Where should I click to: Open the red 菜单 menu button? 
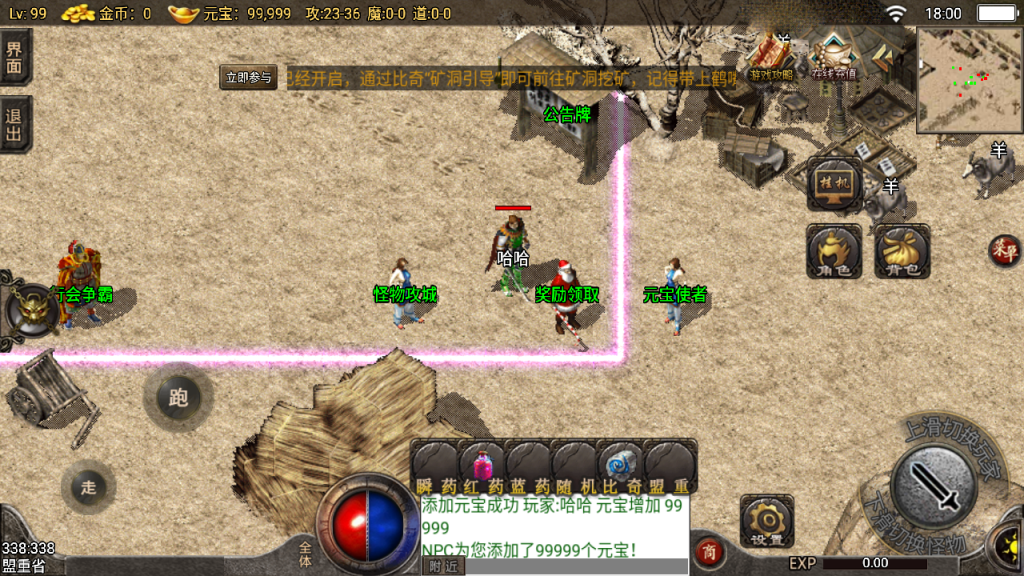pos(1002,250)
